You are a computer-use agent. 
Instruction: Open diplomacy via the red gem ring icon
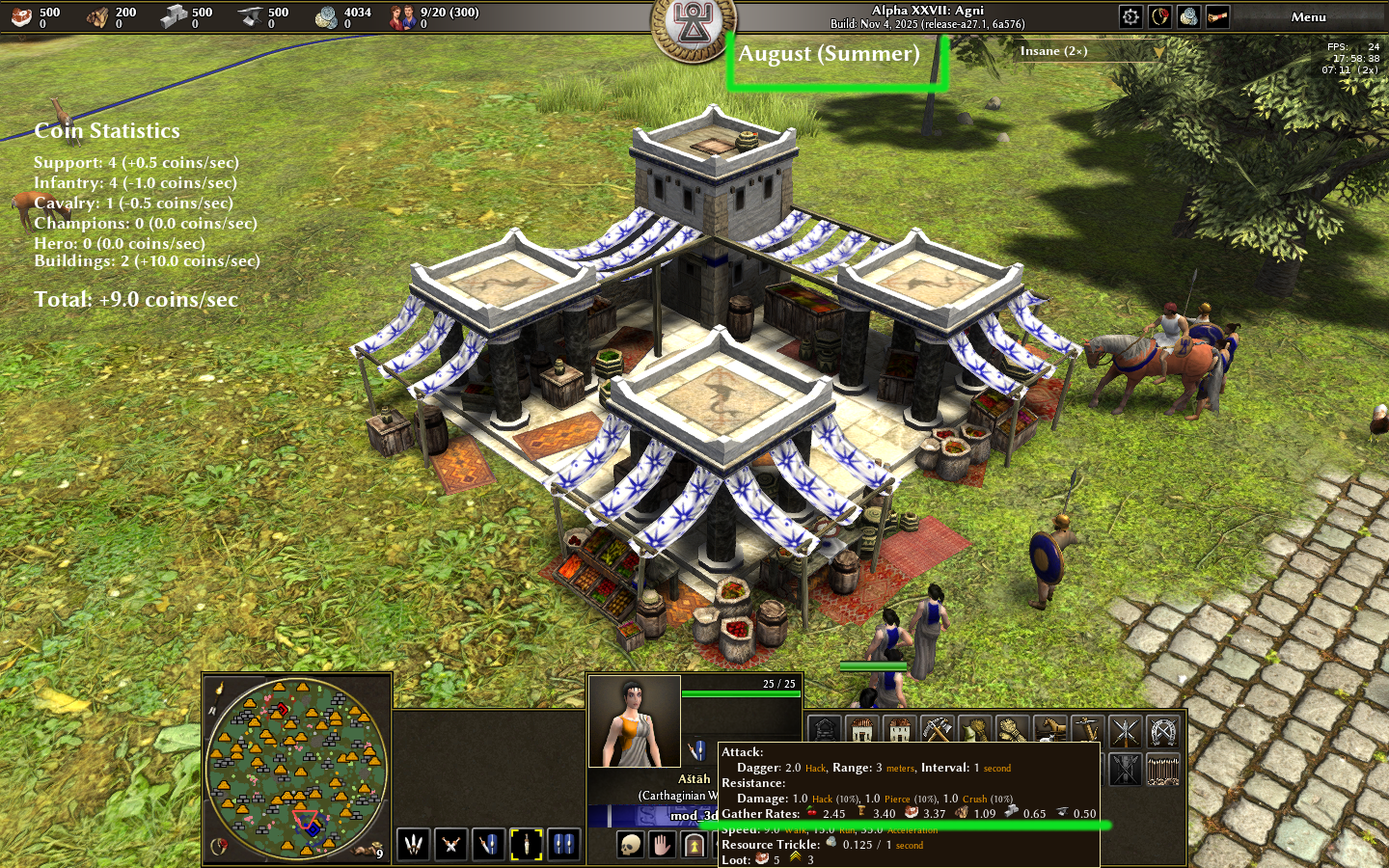click(x=1159, y=16)
